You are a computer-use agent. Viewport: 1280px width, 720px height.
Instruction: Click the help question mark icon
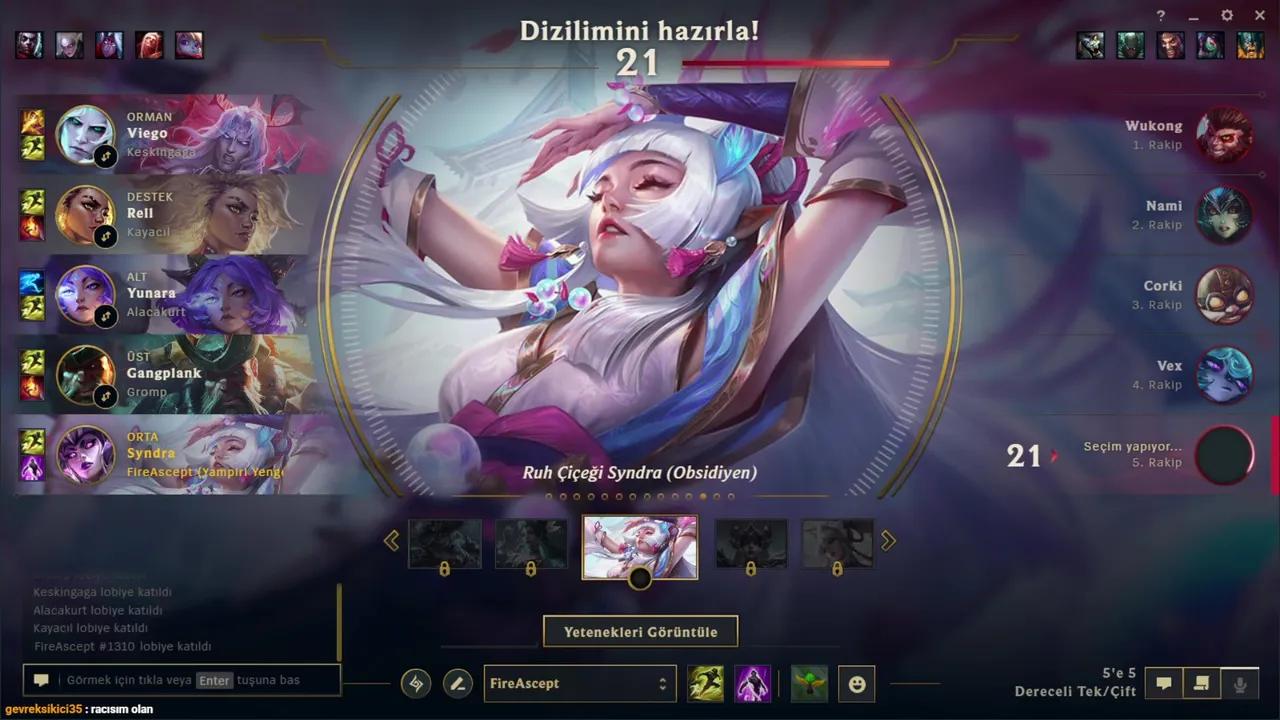pos(1160,15)
